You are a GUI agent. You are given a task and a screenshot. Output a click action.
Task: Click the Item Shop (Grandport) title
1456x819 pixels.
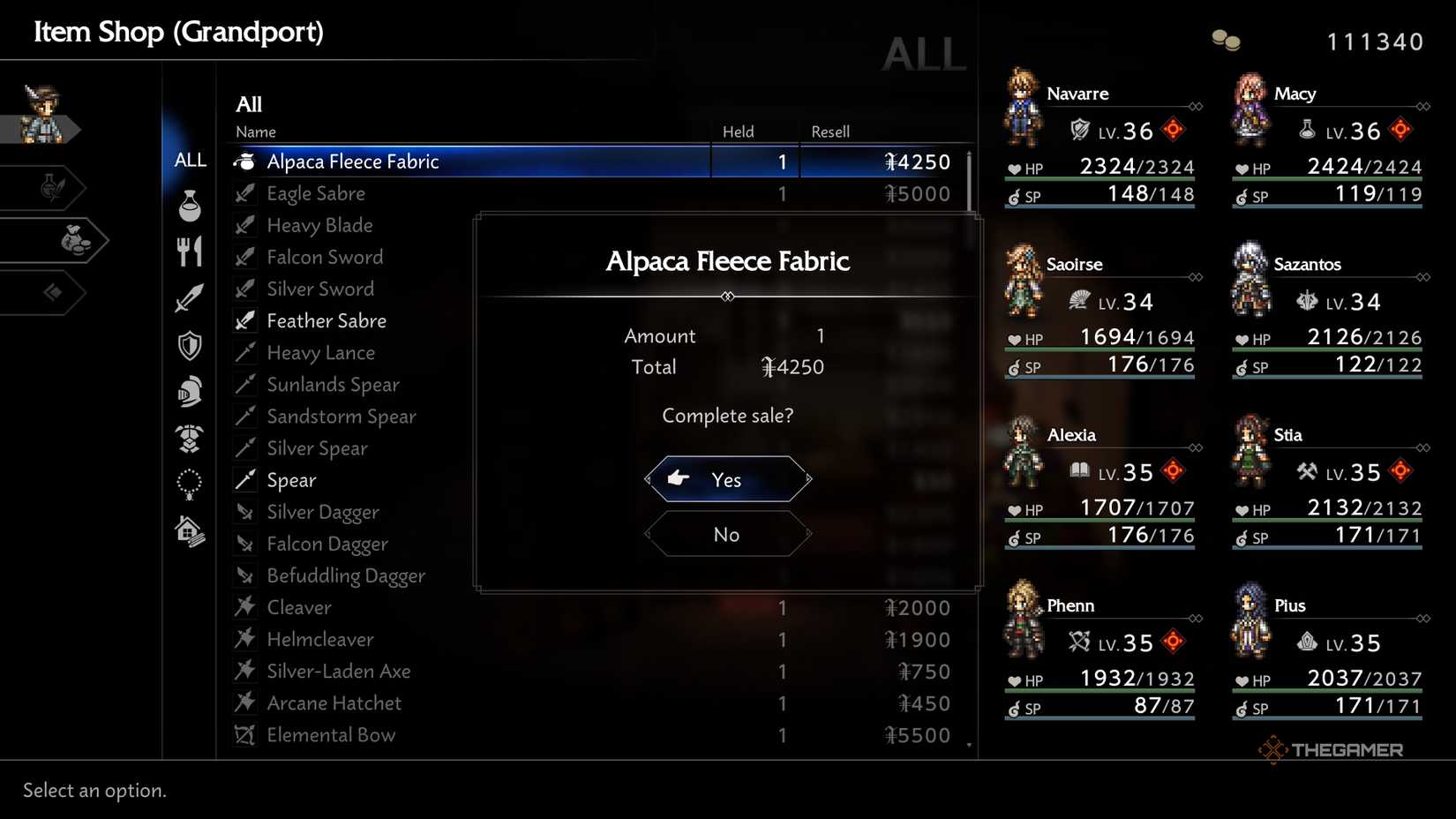177,31
